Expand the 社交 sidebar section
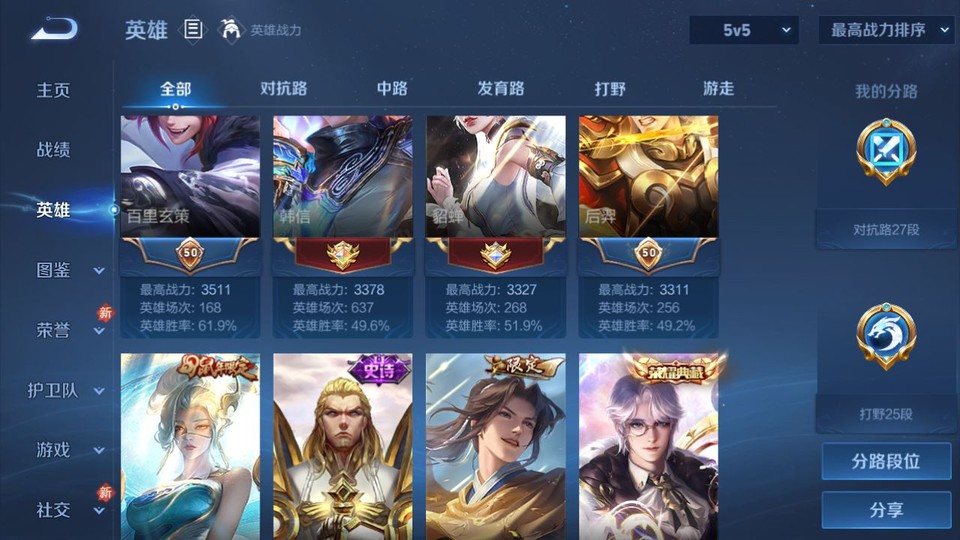Image resolution: width=960 pixels, height=540 pixels. [66, 510]
